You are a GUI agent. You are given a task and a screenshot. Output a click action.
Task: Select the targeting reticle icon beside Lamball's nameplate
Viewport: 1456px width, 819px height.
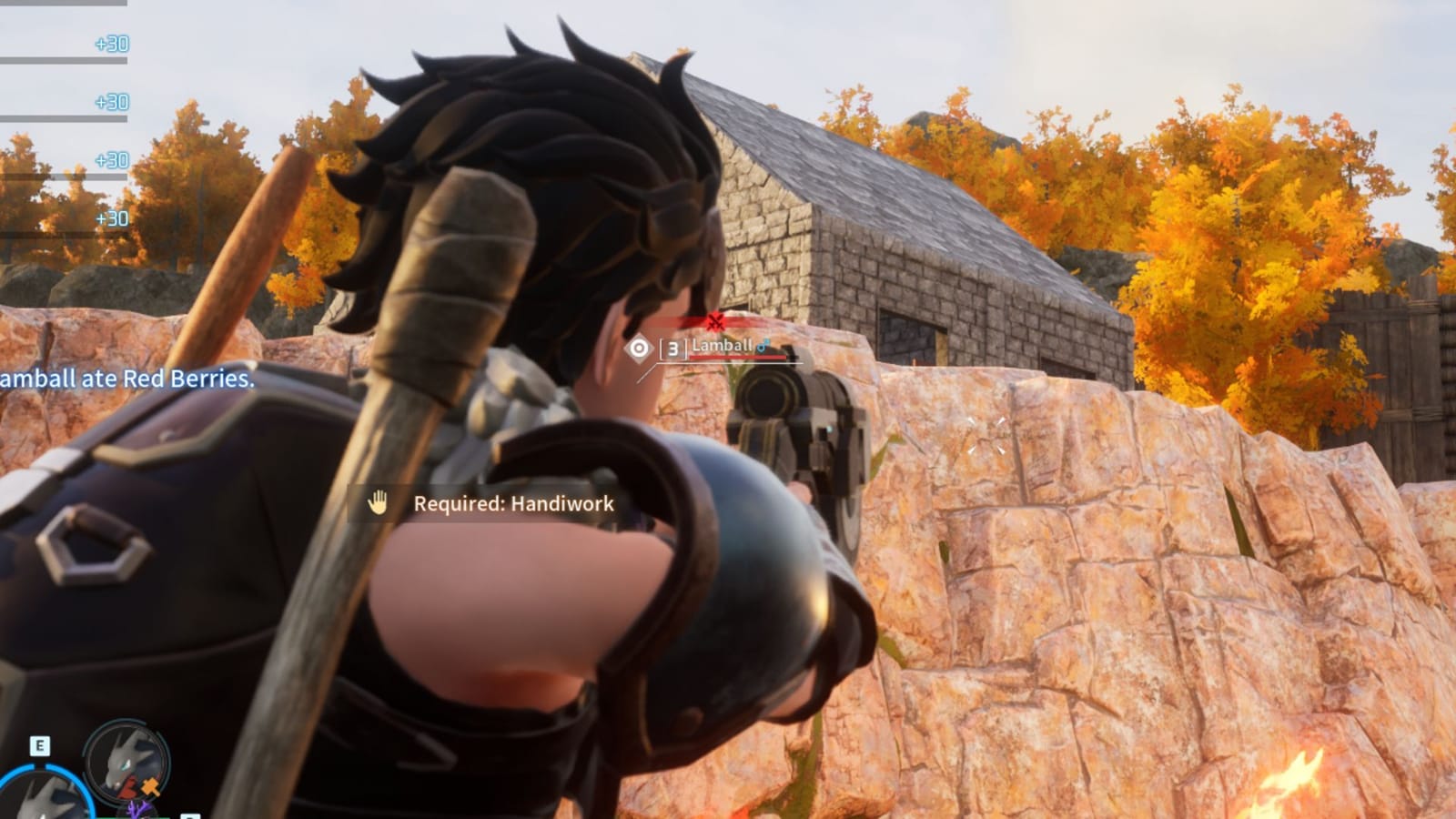(x=639, y=347)
